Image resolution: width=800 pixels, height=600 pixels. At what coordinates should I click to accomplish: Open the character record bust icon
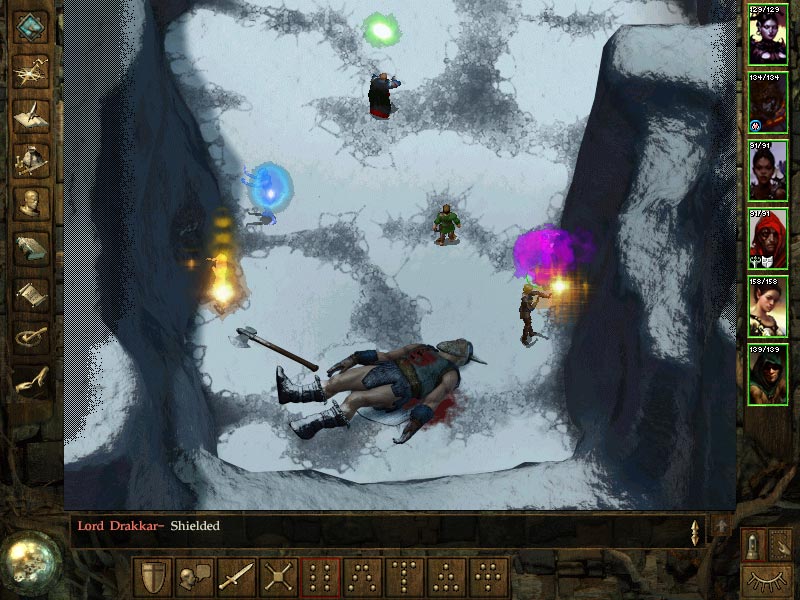point(31,204)
